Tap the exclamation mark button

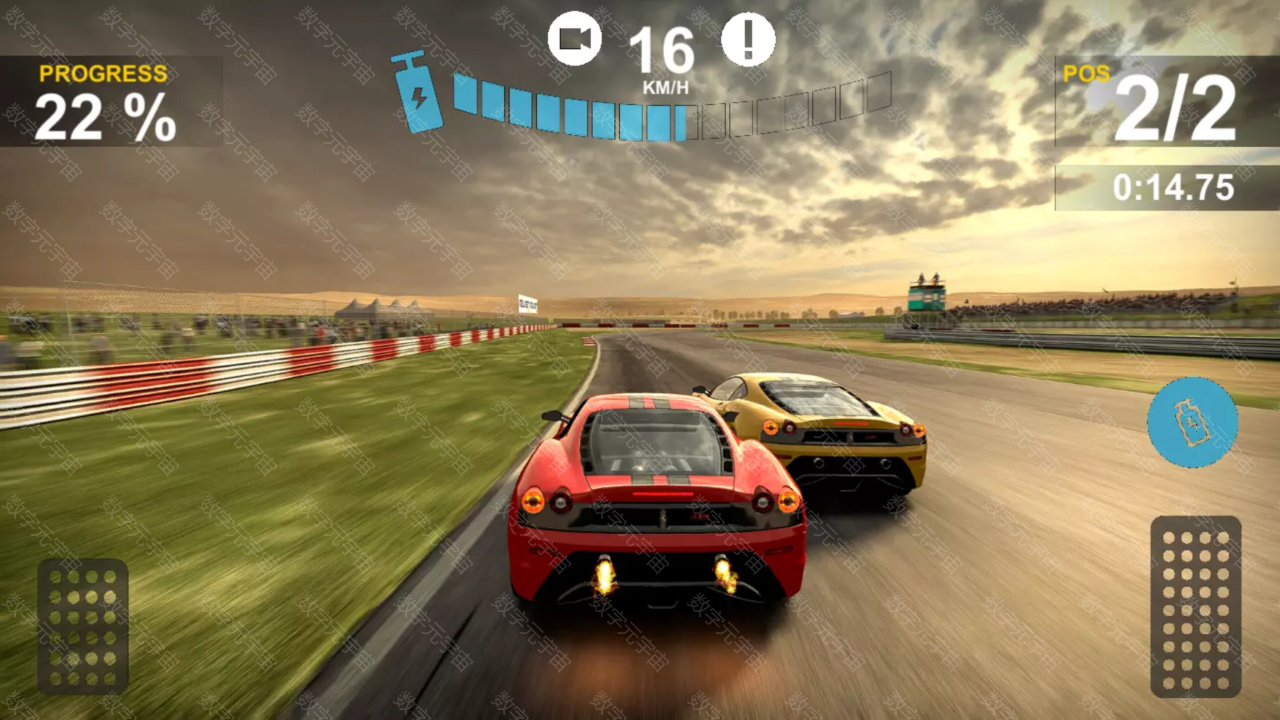[x=748, y=39]
